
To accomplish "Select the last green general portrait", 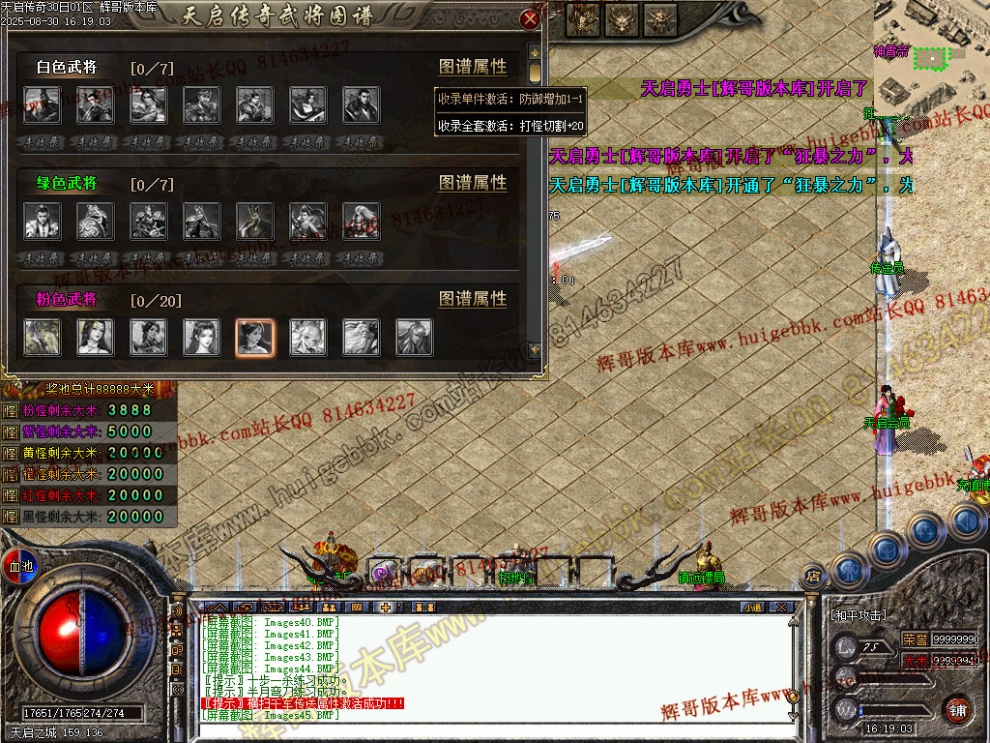I will tap(361, 221).
